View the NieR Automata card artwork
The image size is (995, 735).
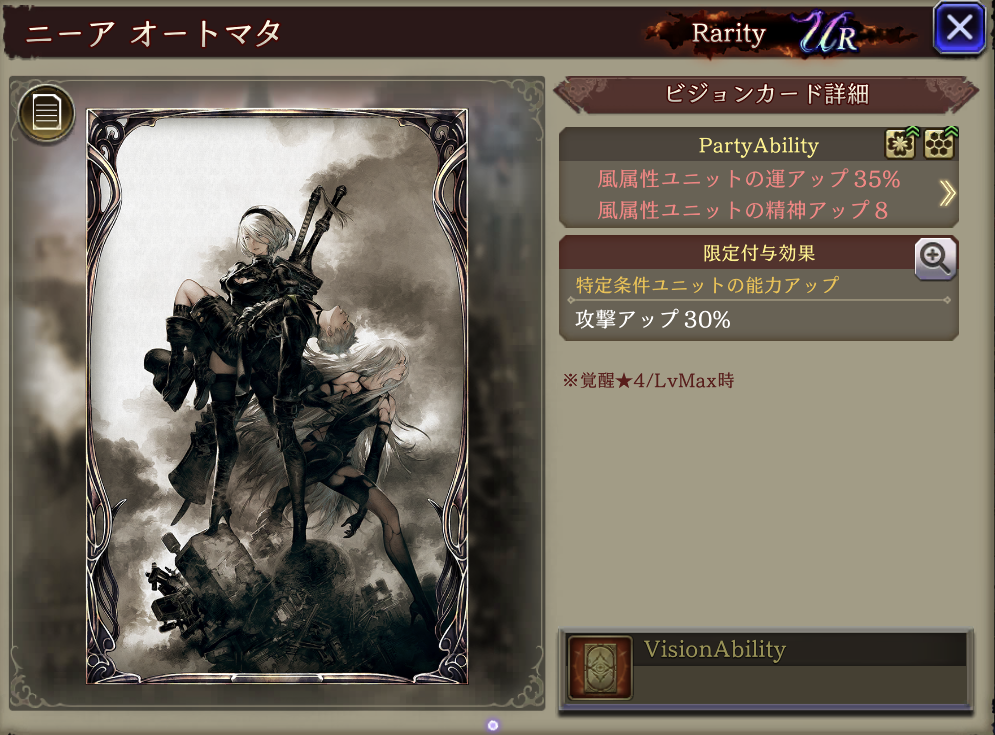277,397
